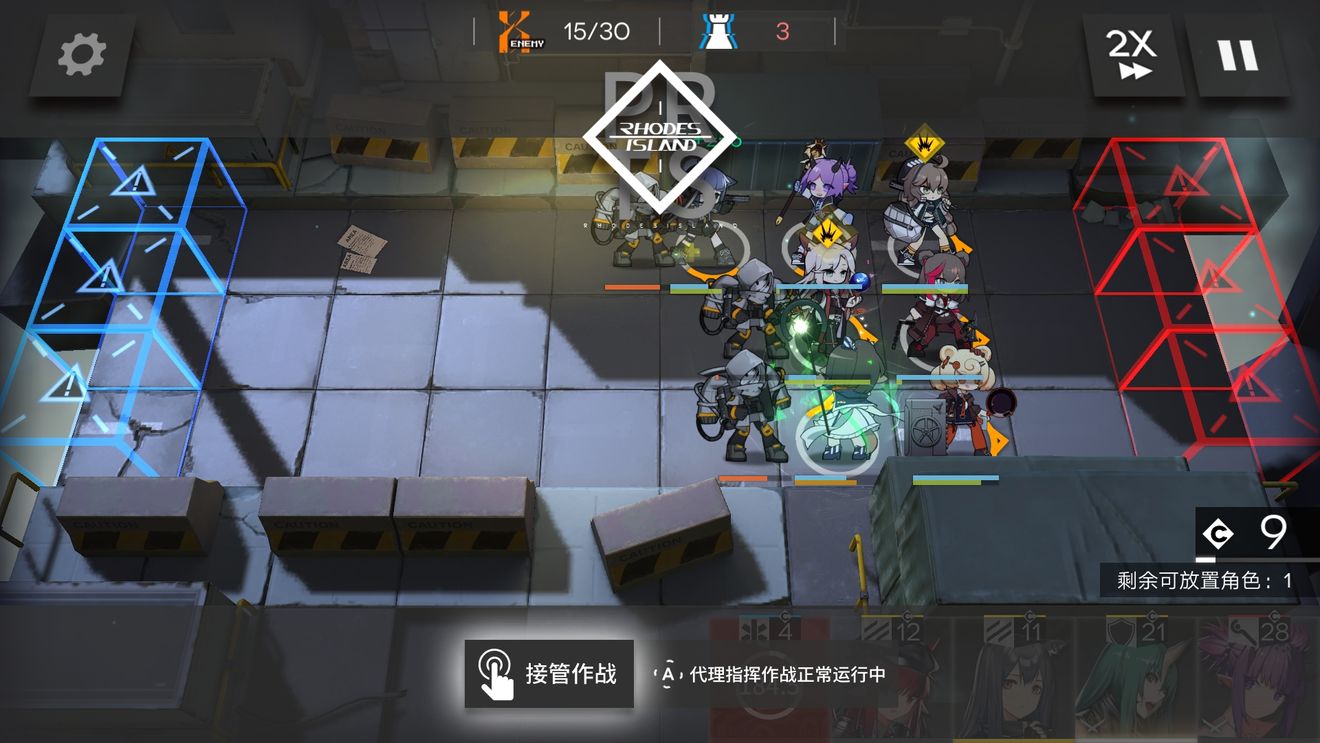Click the Rhodes Island diamond logo
The width and height of the screenshot is (1320, 743).
[x=660, y=135]
